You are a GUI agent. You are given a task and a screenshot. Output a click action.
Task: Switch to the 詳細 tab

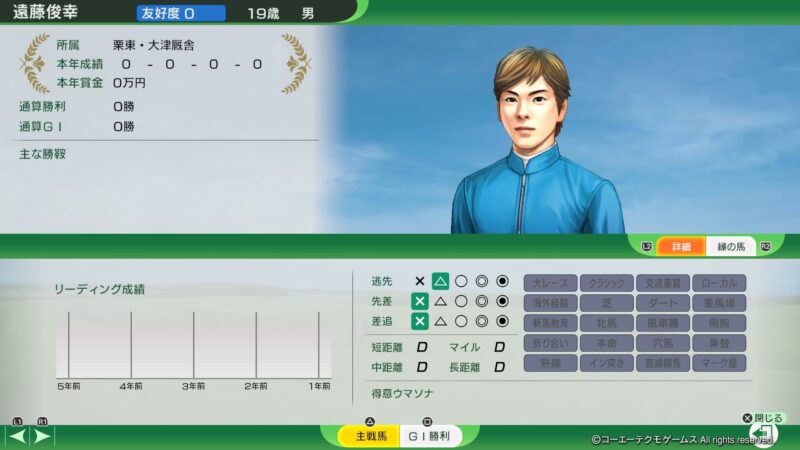(x=681, y=246)
